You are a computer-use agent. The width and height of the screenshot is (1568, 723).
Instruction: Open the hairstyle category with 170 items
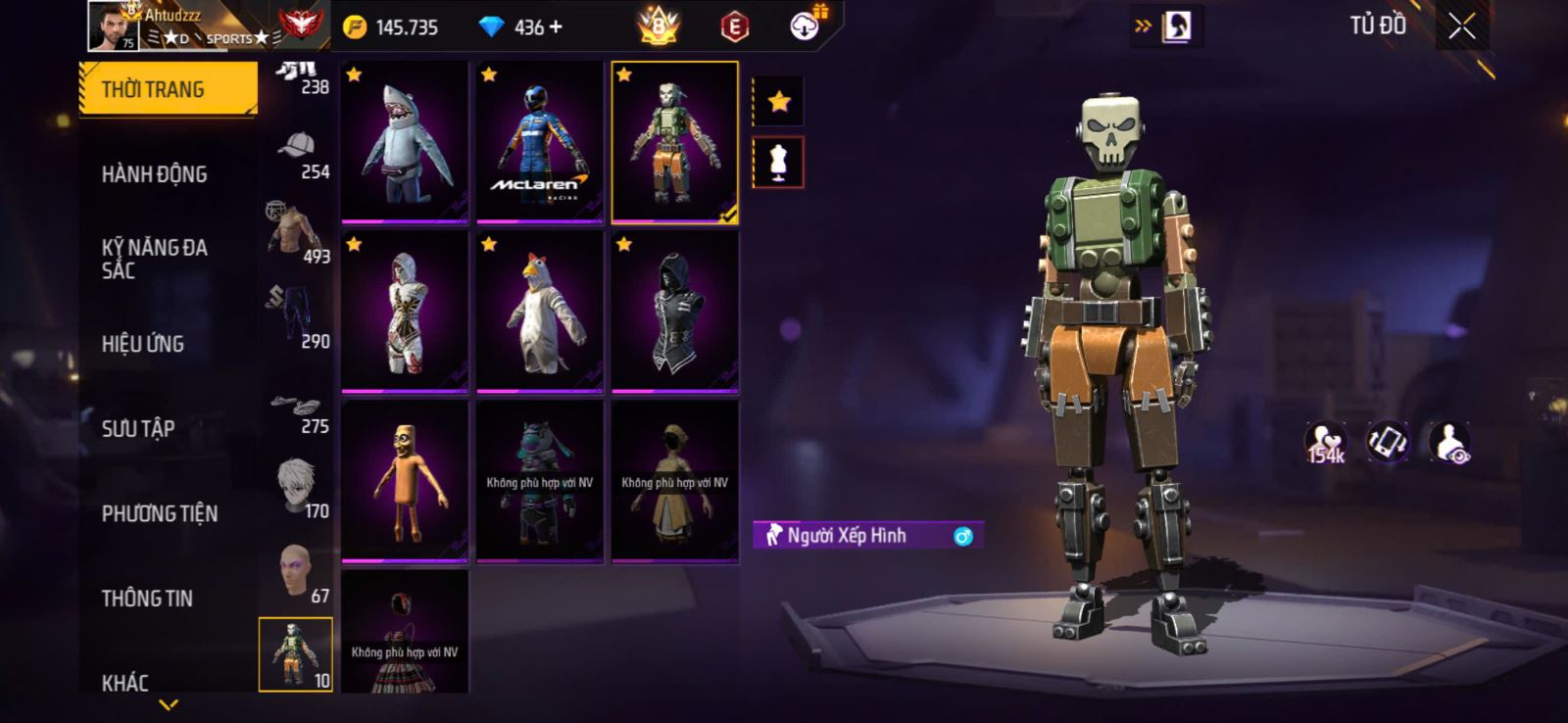[x=298, y=488]
